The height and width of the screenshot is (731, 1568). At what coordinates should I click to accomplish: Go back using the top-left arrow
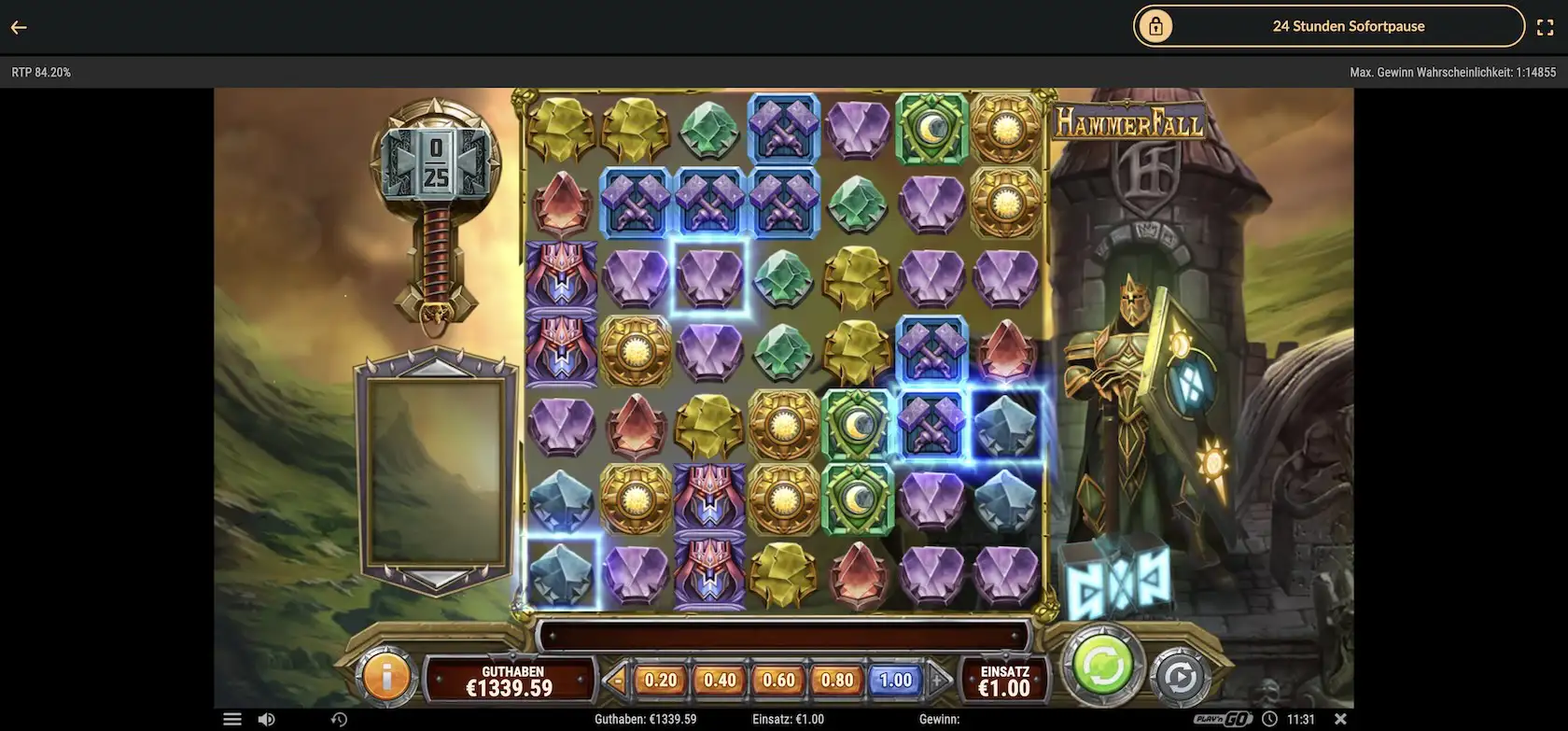19,27
